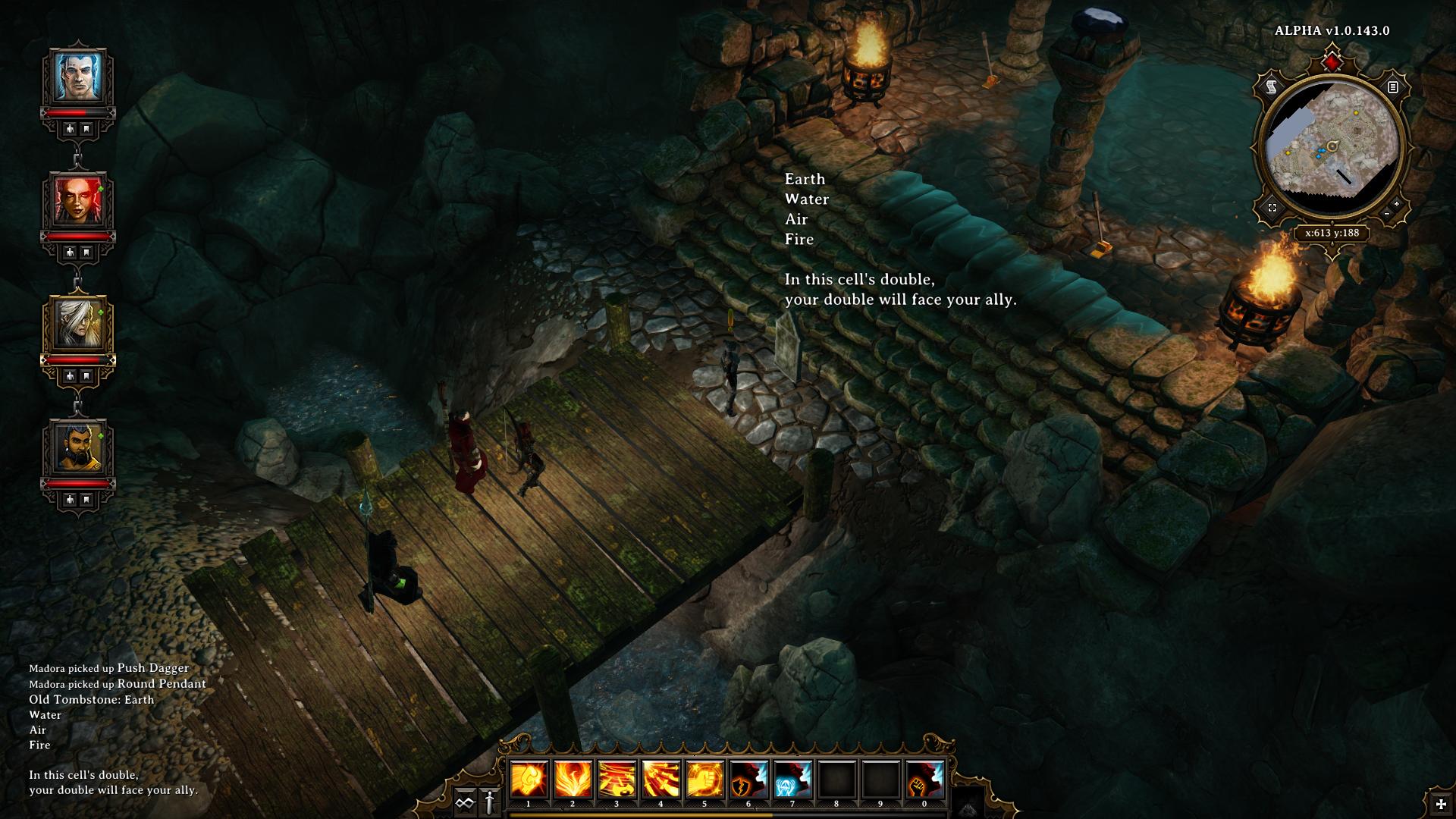Activate the flaming punch skill in slot 1
1456x819 pixels.
click(529, 780)
